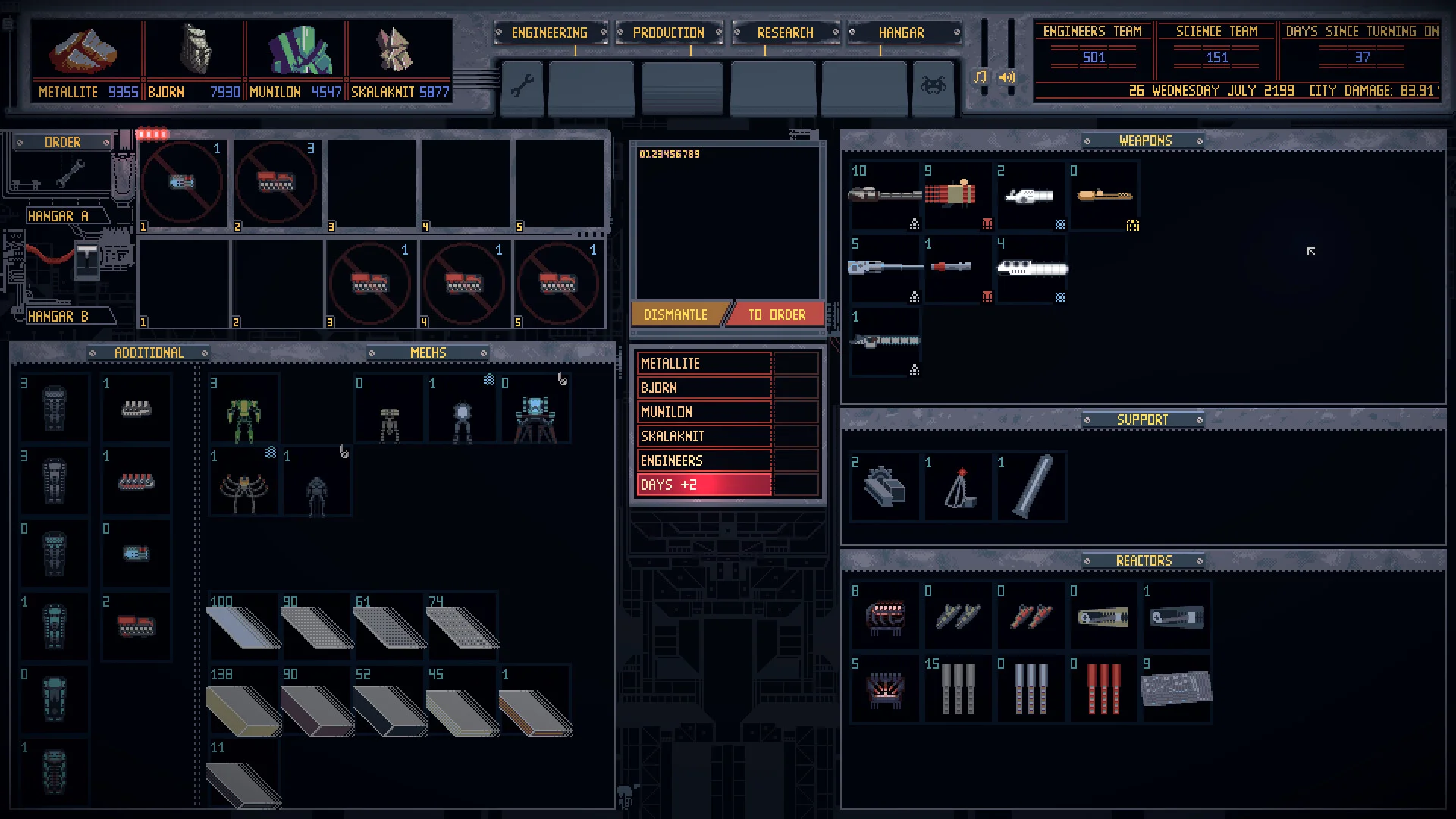Image resolution: width=1456 pixels, height=819 pixels.
Task: Select the three red rods reactor item
Action: tap(1103, 689)
